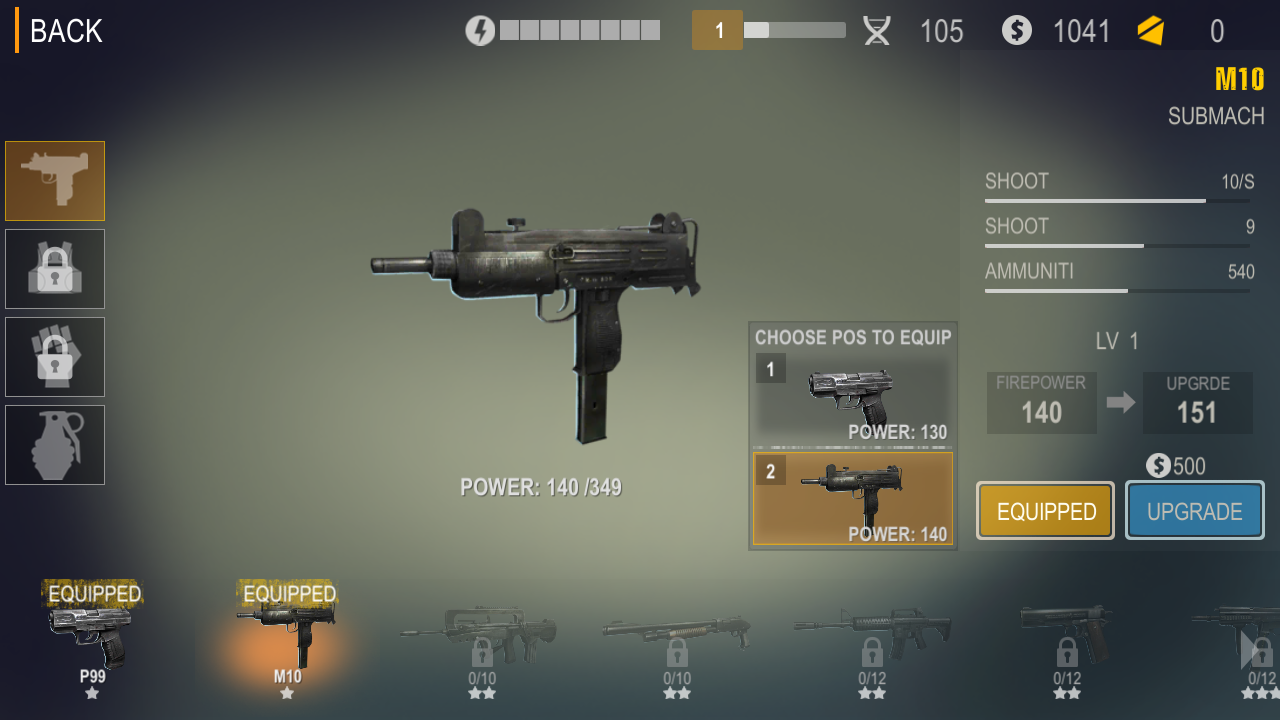Open the locked fist melee category
This screenshot has width=1280, height=720.
click(55, 357)
